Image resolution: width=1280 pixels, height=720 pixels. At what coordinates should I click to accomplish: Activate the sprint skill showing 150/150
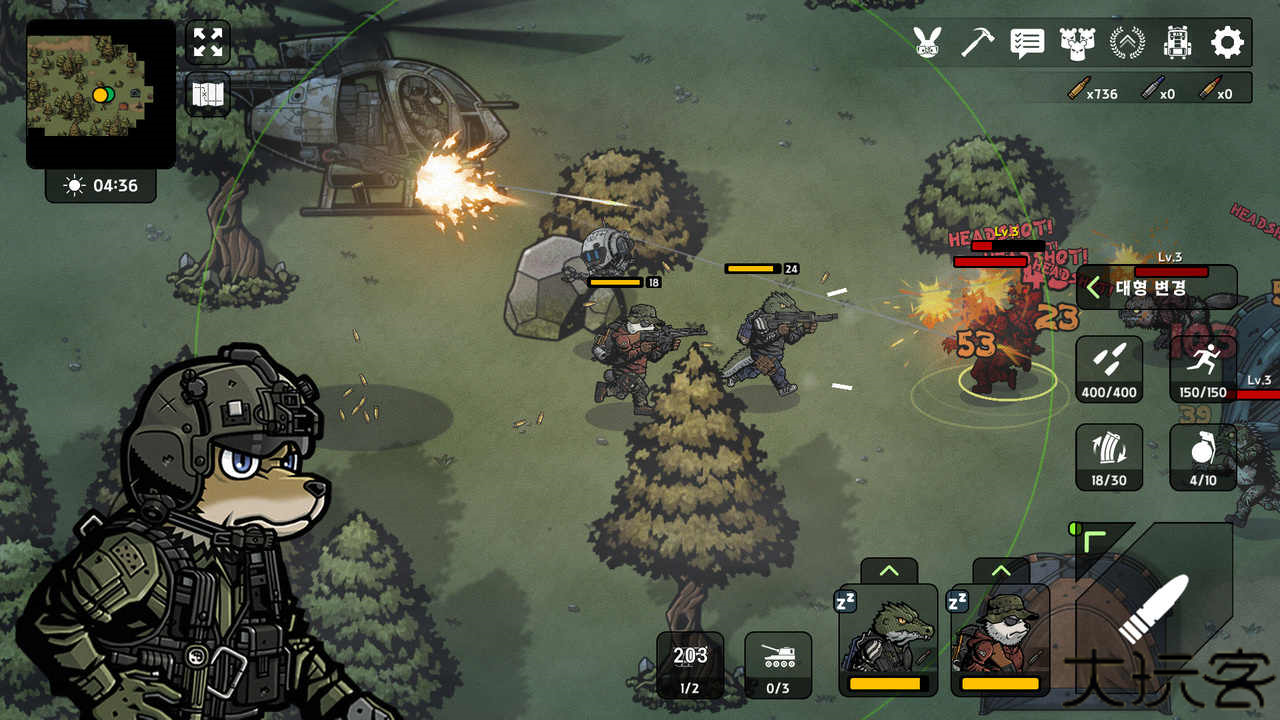1203,369
